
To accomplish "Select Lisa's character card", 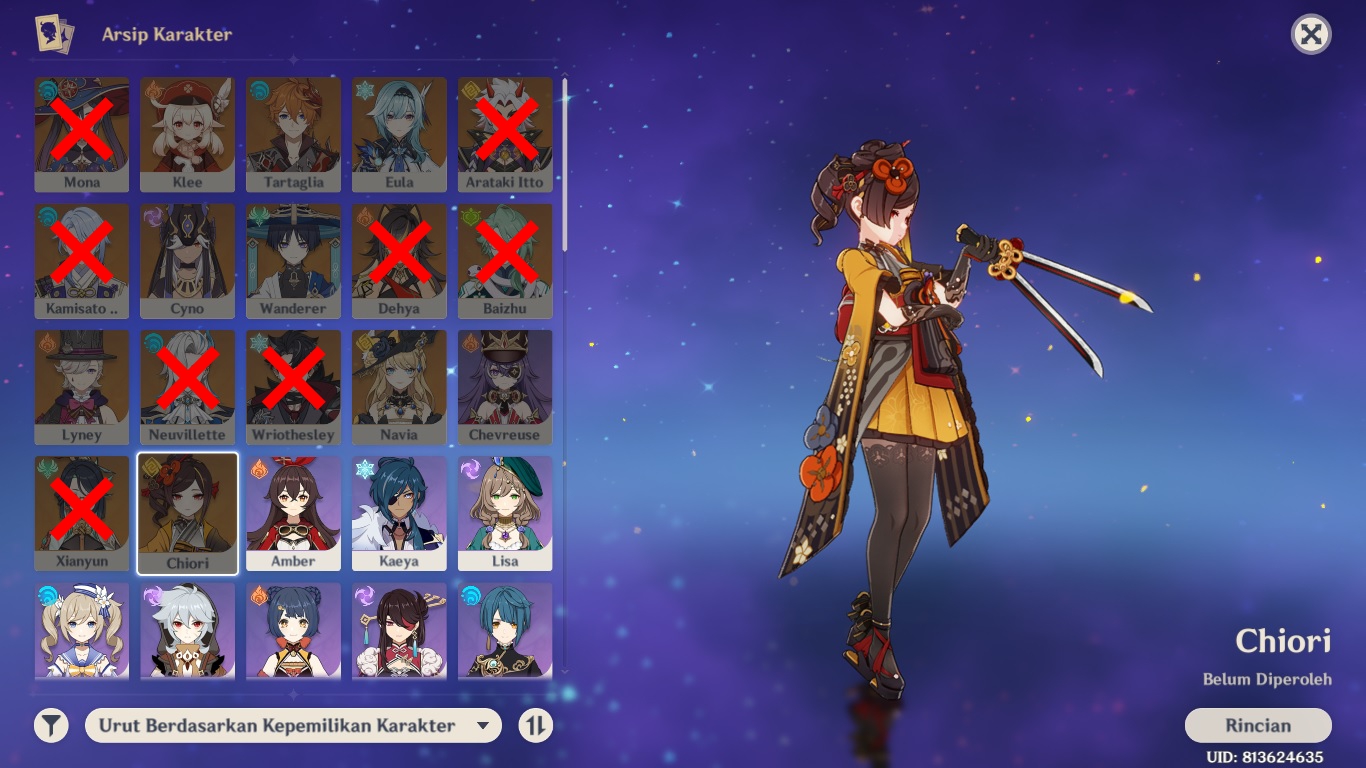I will 505,511.
